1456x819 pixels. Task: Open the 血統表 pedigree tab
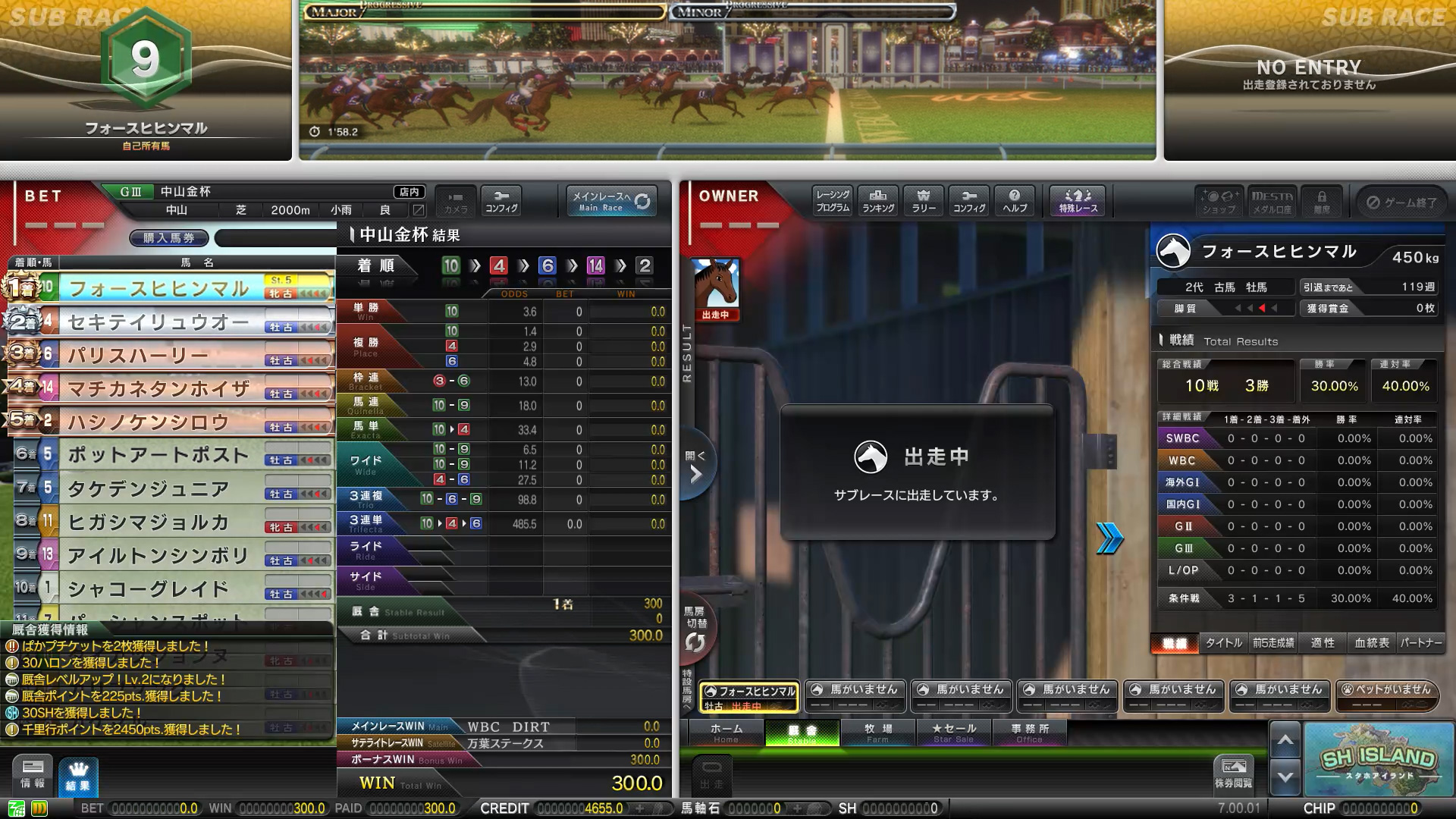[x=1372, y=643]
